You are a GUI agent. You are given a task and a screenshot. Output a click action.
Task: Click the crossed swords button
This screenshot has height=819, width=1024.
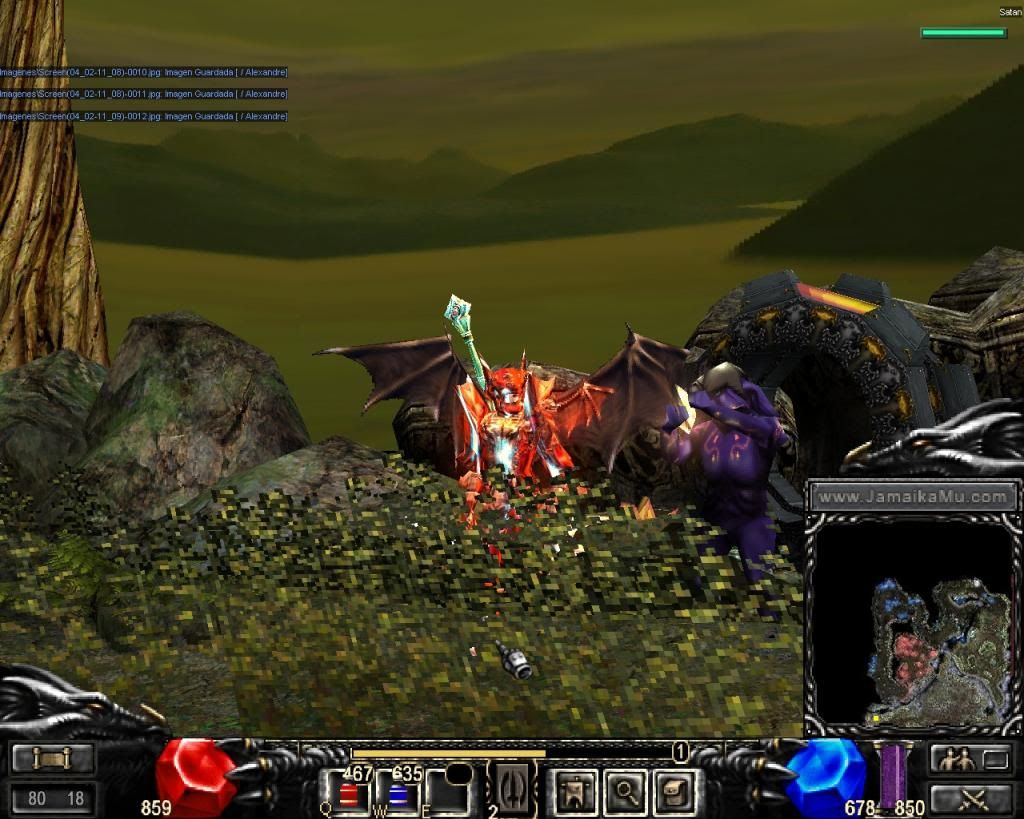(x=971, y=798)
